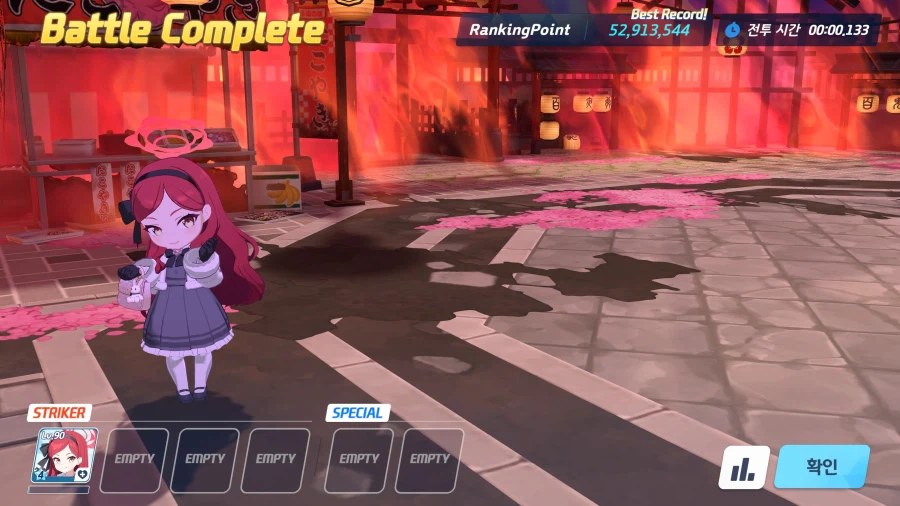The height and width of the screenshot is (506, 900).
Task: Open the battle statistics bar-chart button
Action: (x=743, y=467)
